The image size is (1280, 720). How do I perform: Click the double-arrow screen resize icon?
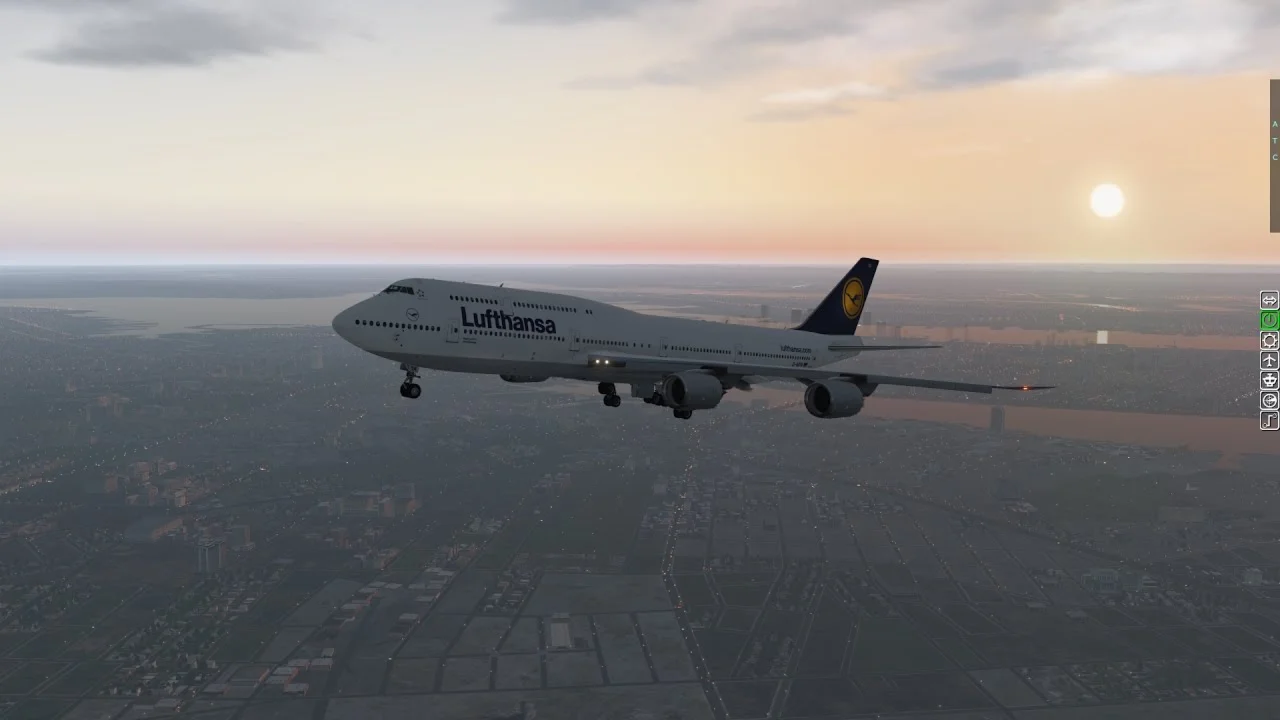click(x=1268, y=300)
